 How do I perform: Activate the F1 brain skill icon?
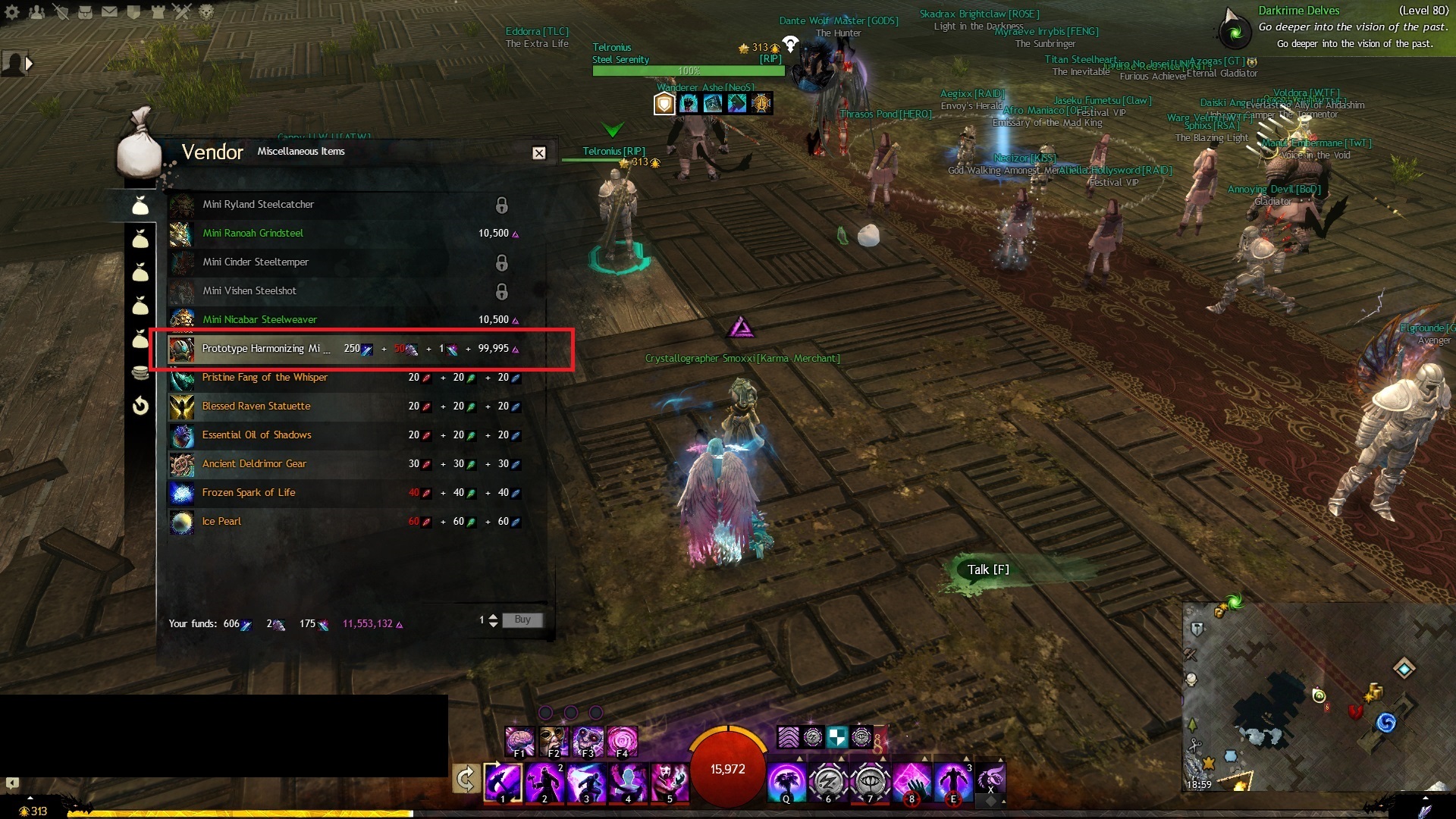tap(520, 742)
